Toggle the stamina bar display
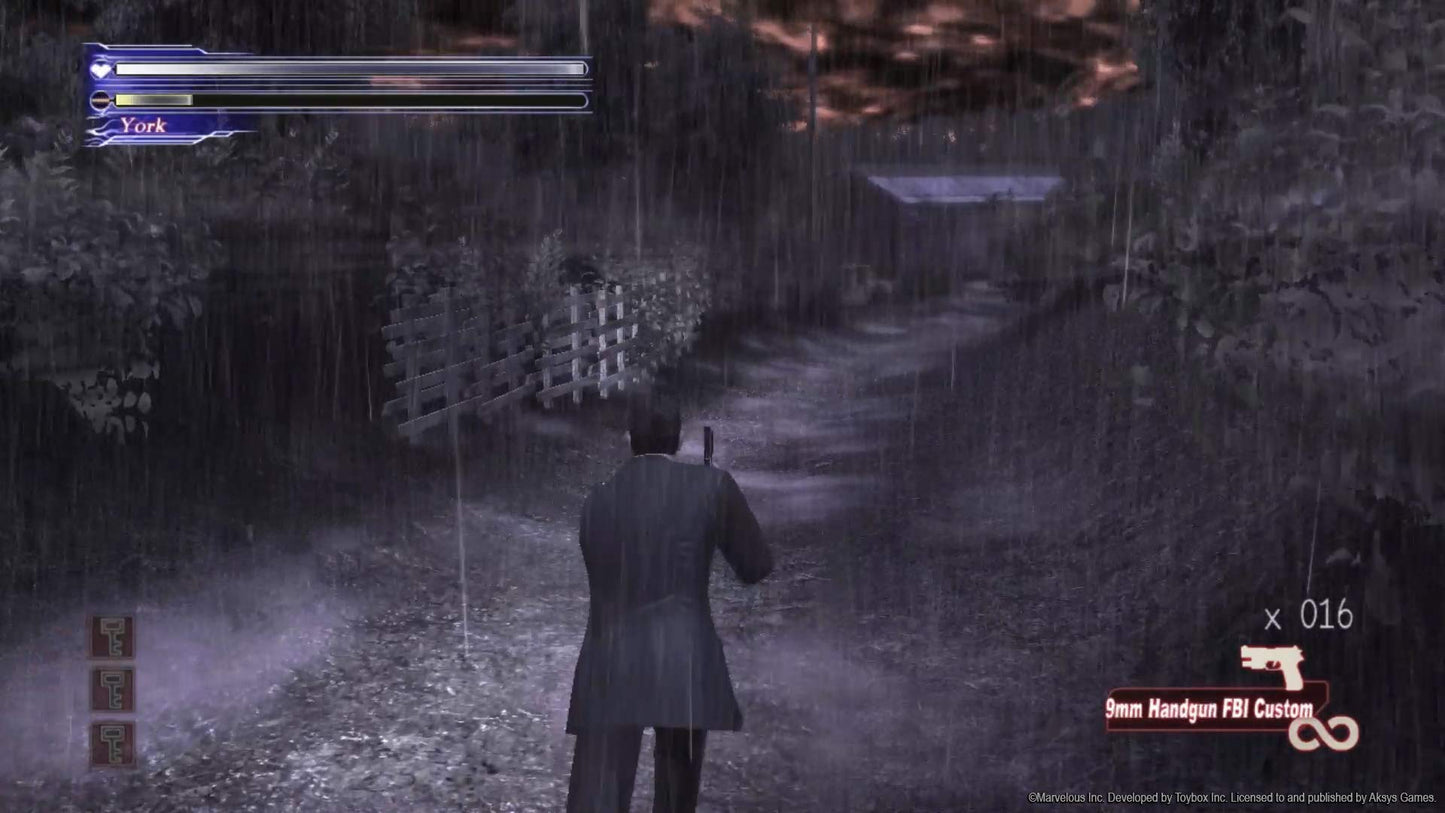This screenshot has height=813, width=1445. click(348, 100)
